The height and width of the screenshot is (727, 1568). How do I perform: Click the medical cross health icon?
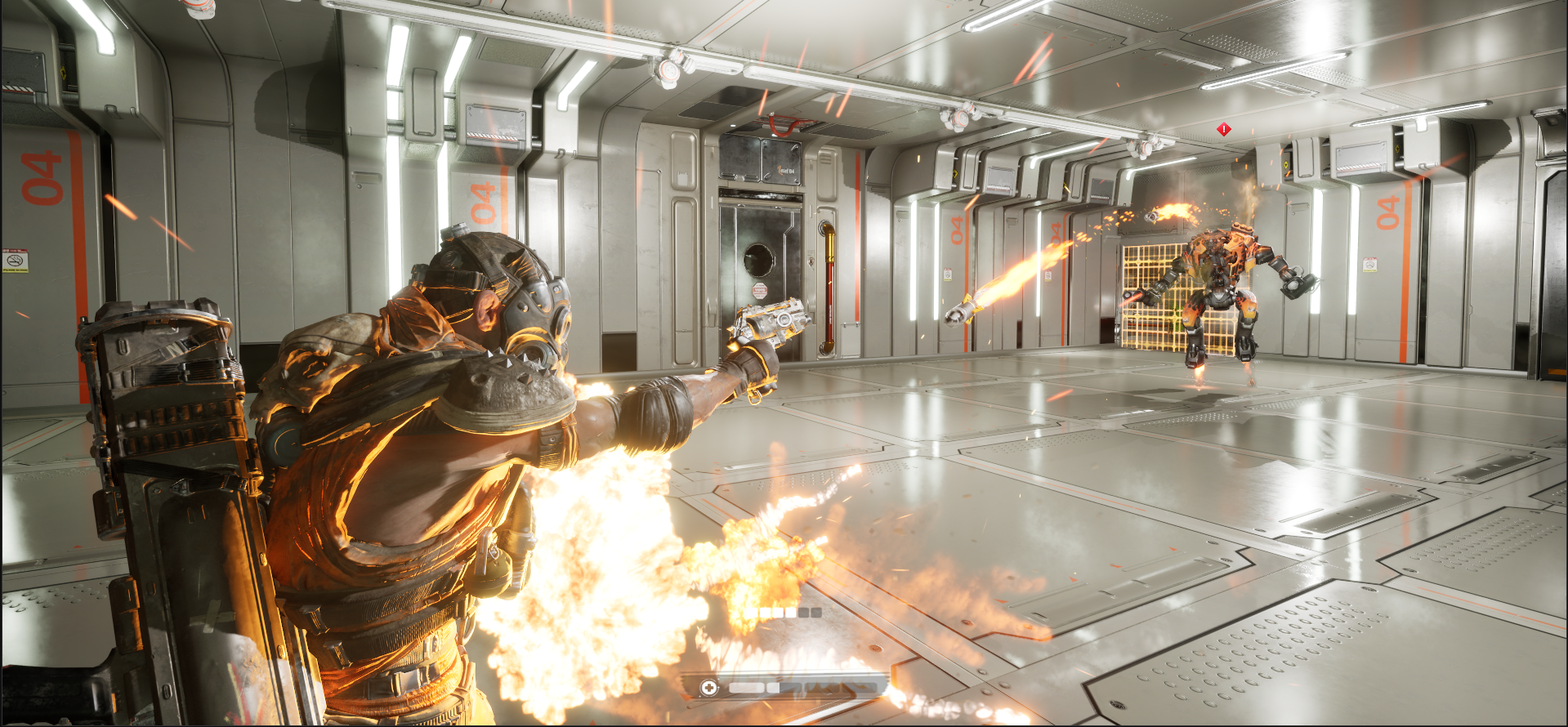click(x=709, y=688)
